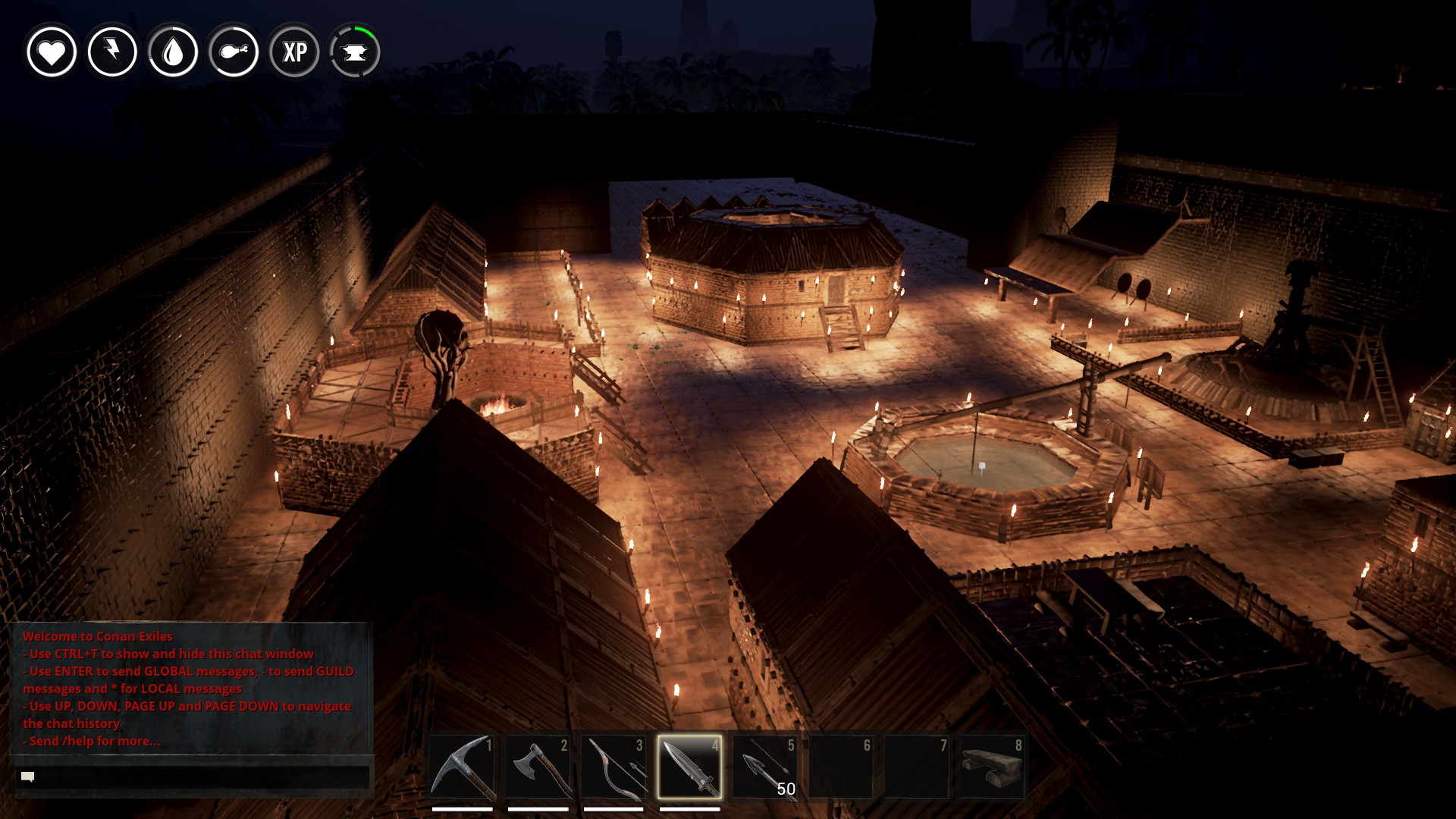Pick the arrows stack of 50
The image size is (1456, 819).
click(765, 767)
